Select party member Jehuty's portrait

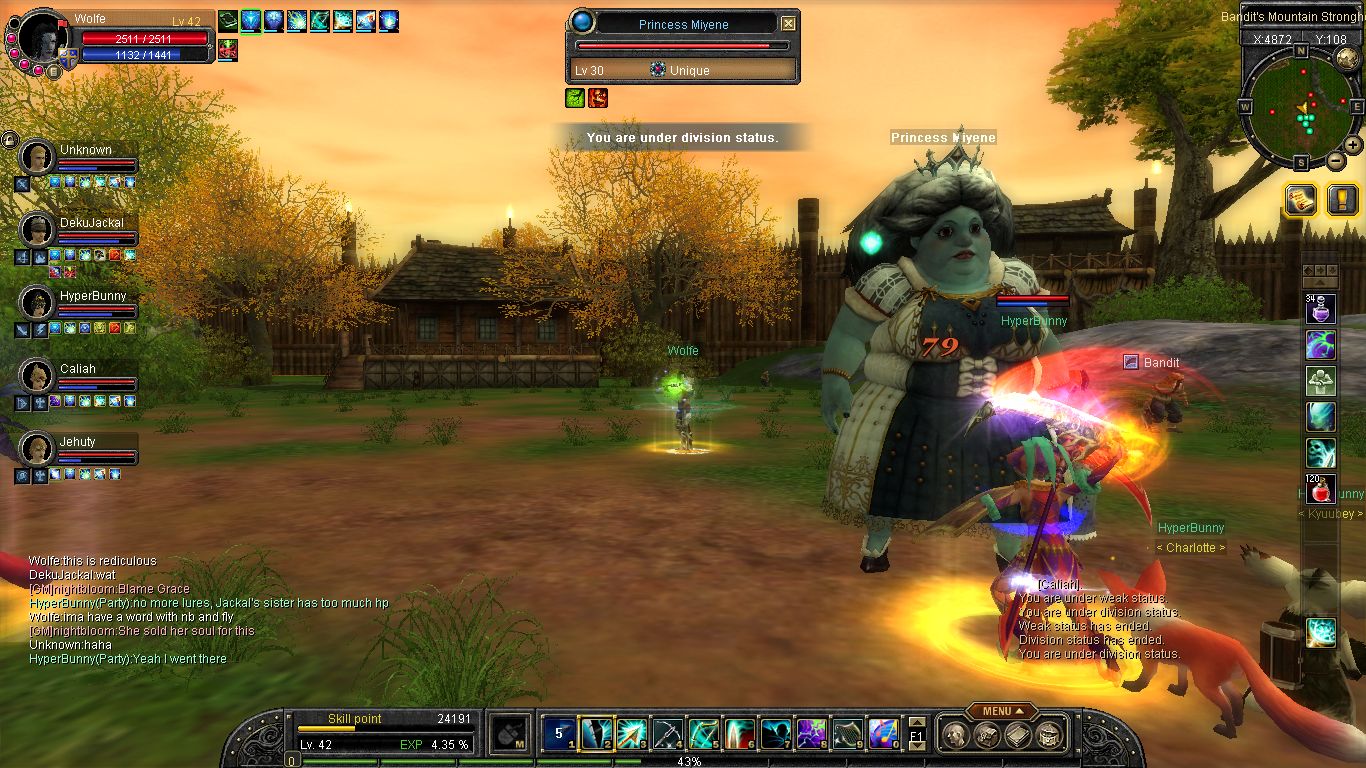click(37, 449)
